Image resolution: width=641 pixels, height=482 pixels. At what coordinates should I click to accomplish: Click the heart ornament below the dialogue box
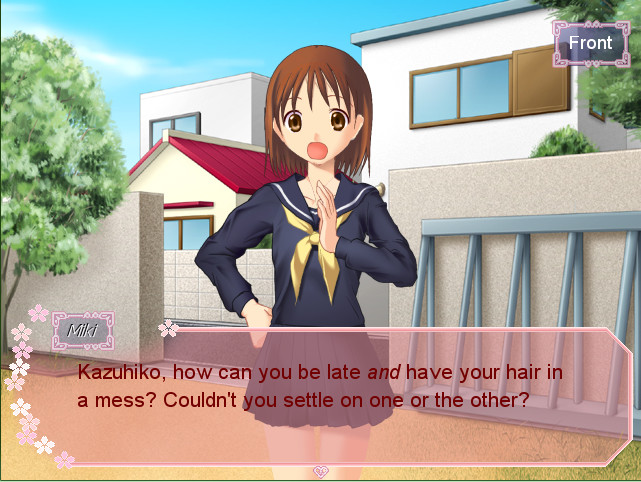coord(320,471)
